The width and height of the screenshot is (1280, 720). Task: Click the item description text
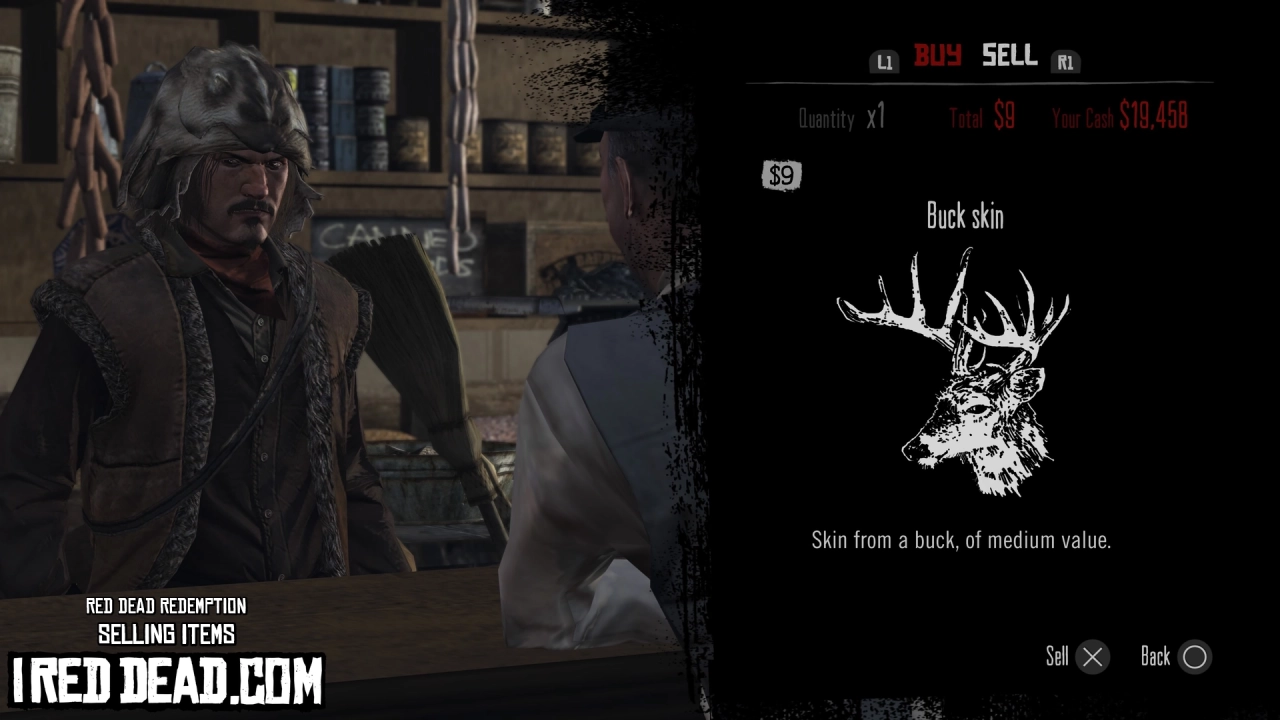[x=963, y=541]
